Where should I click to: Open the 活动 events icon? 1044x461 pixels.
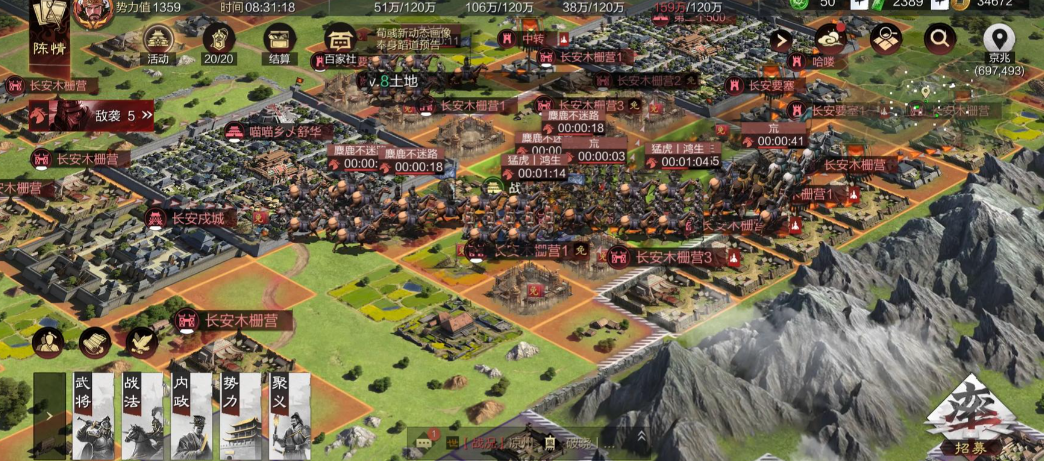158,42
